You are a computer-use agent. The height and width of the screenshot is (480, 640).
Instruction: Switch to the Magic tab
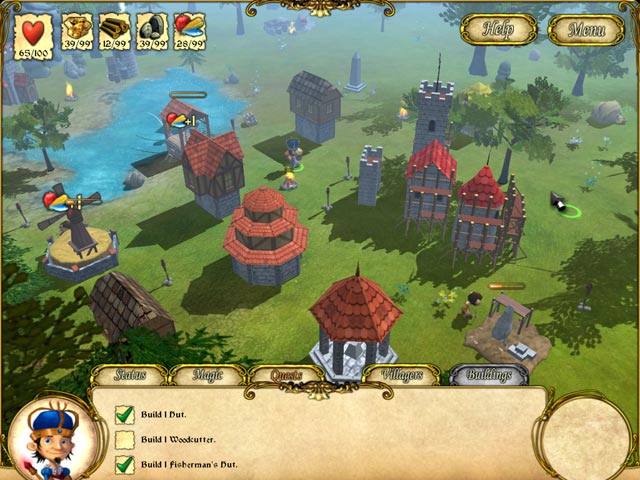(206, 375)
